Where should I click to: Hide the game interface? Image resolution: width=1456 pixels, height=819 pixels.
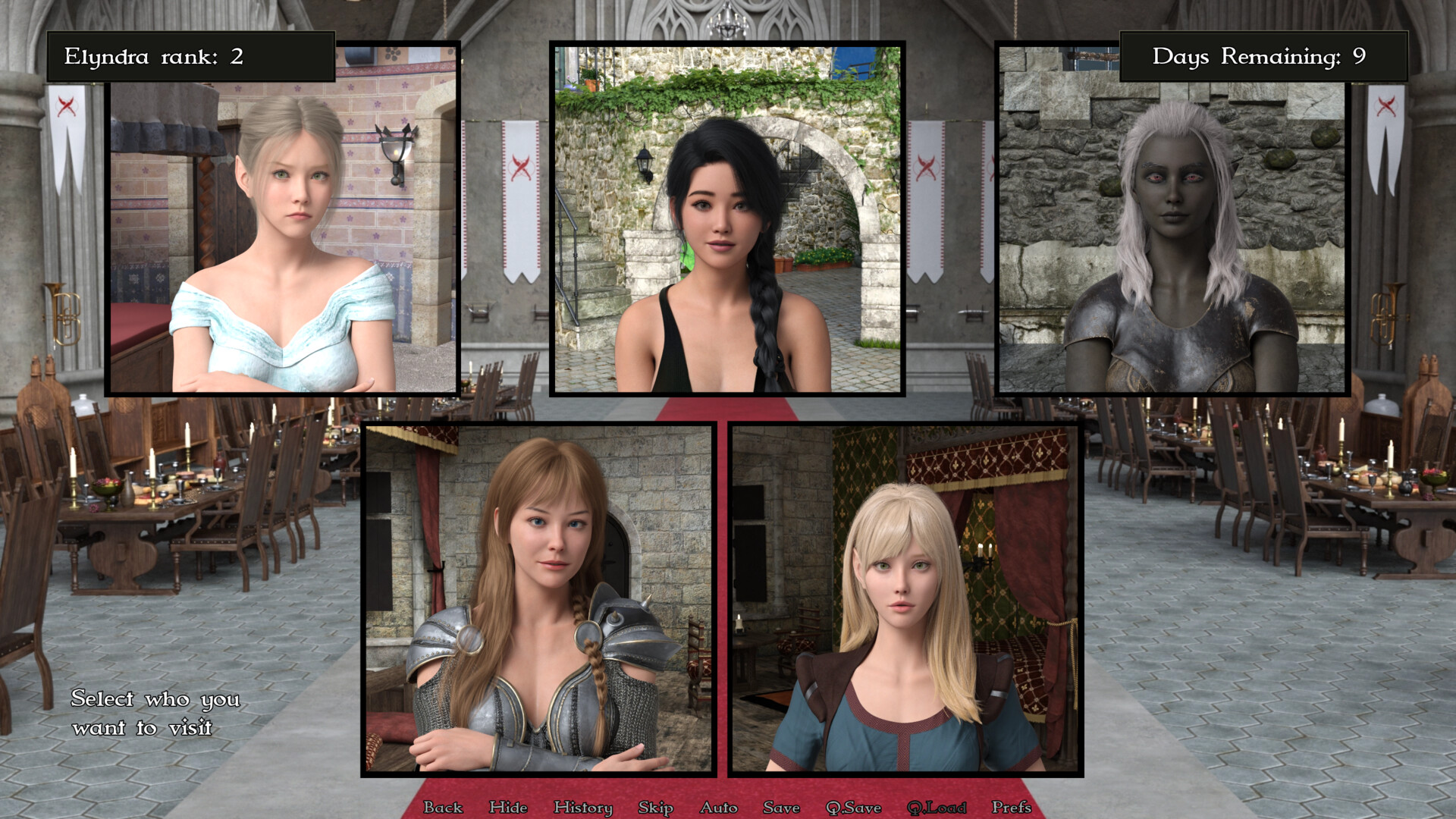coord(509,808)
